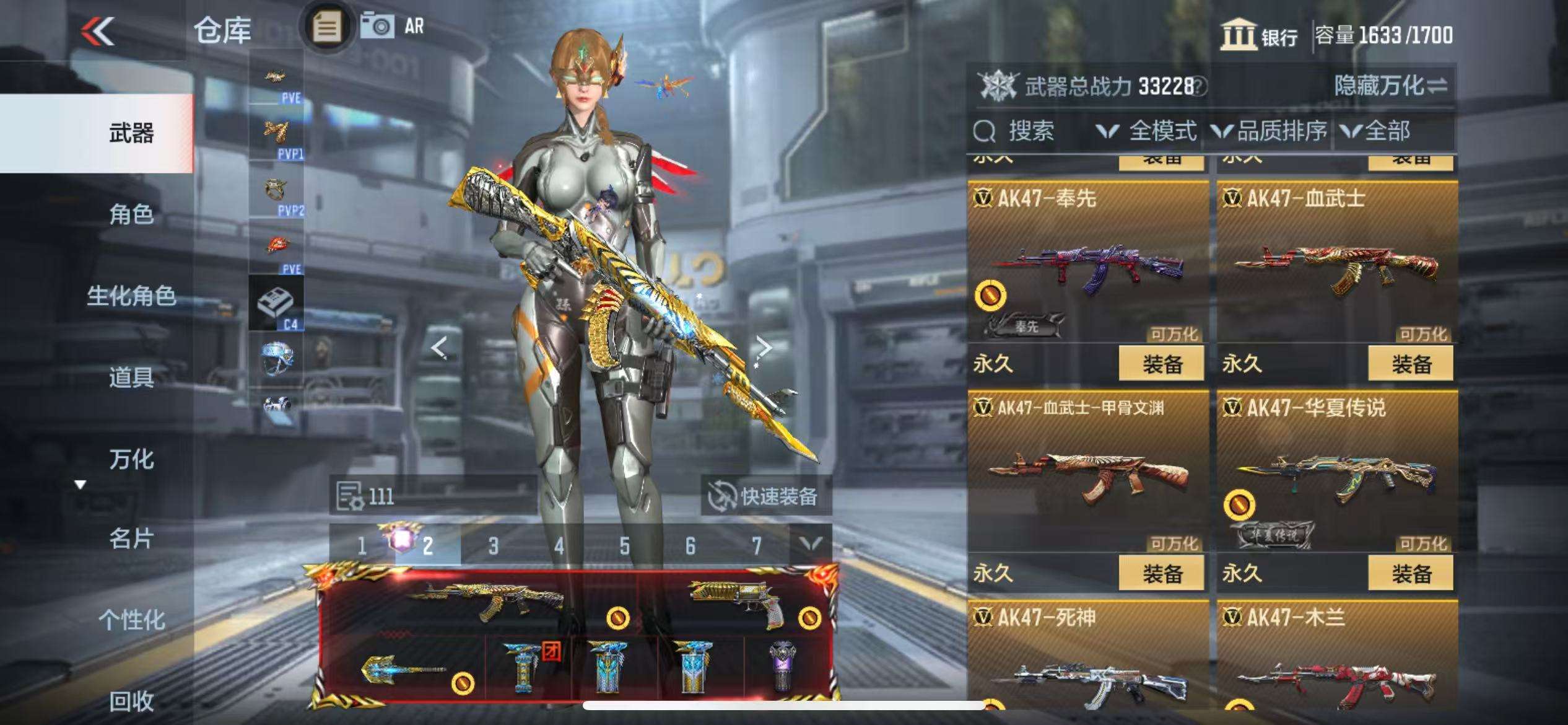
Task: Go back using the double-arrow button
Action: 98,31
